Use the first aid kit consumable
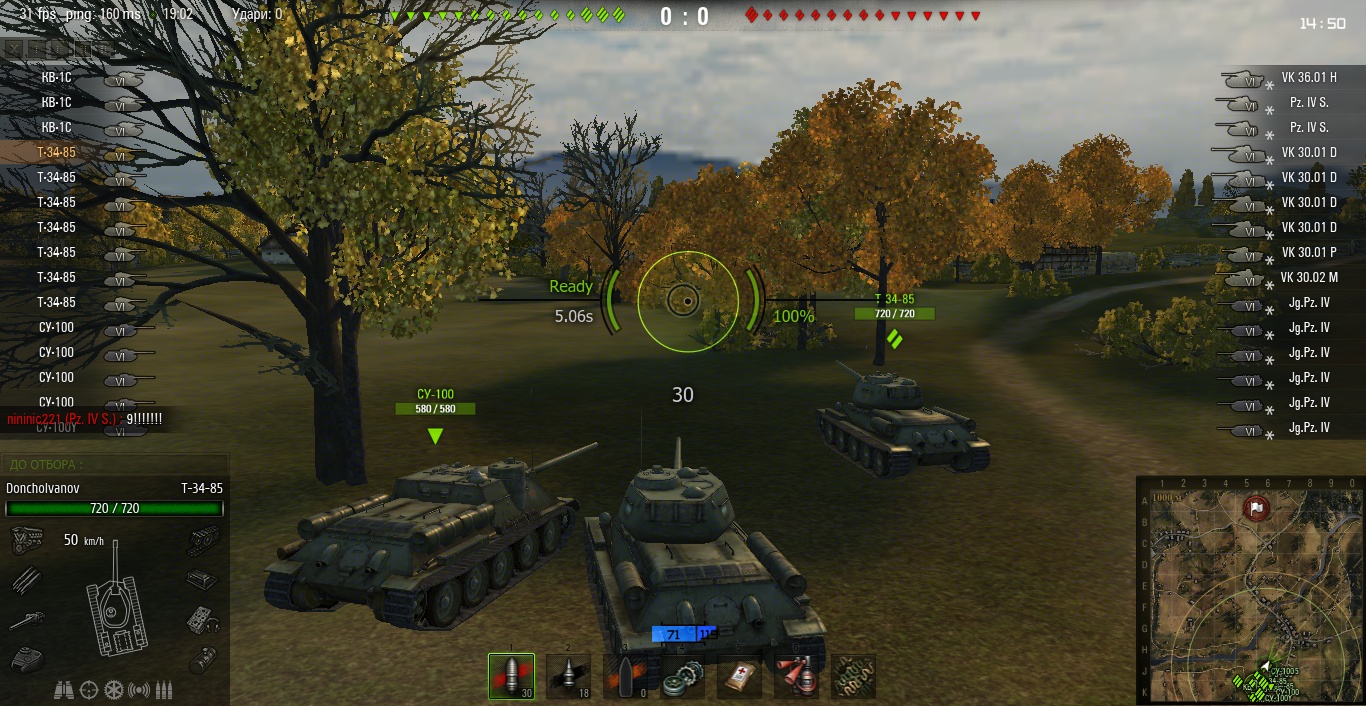 [x=739, y=677]
